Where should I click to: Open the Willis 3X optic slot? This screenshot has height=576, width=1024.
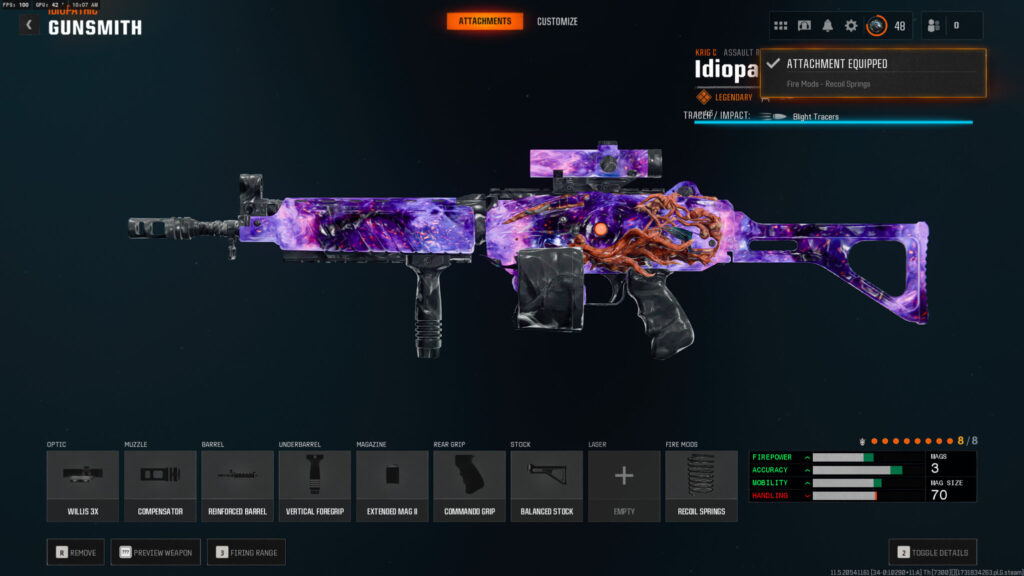pyautogui.click(x=82, y=485)
